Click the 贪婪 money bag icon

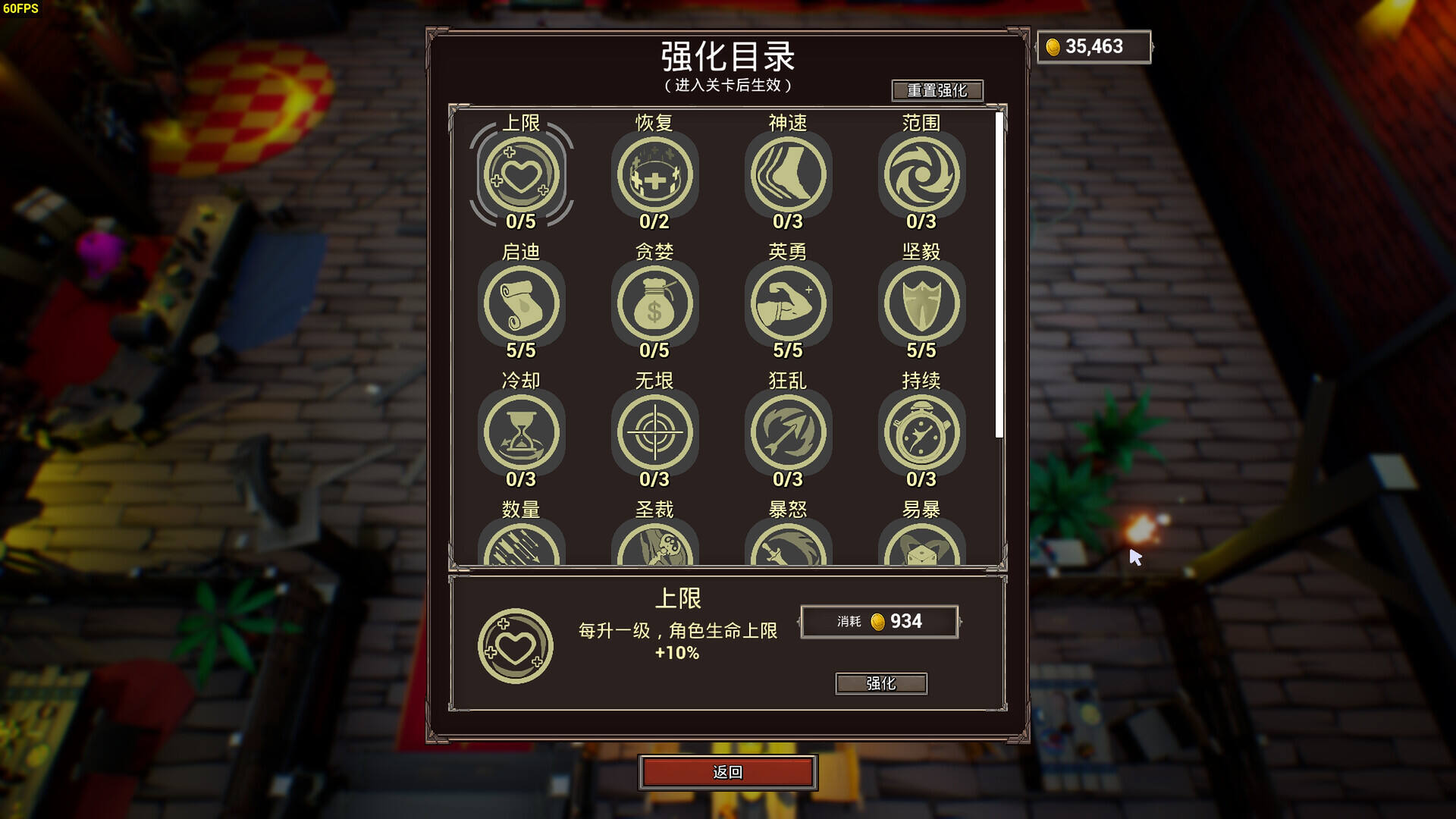[x=654, y=303]
